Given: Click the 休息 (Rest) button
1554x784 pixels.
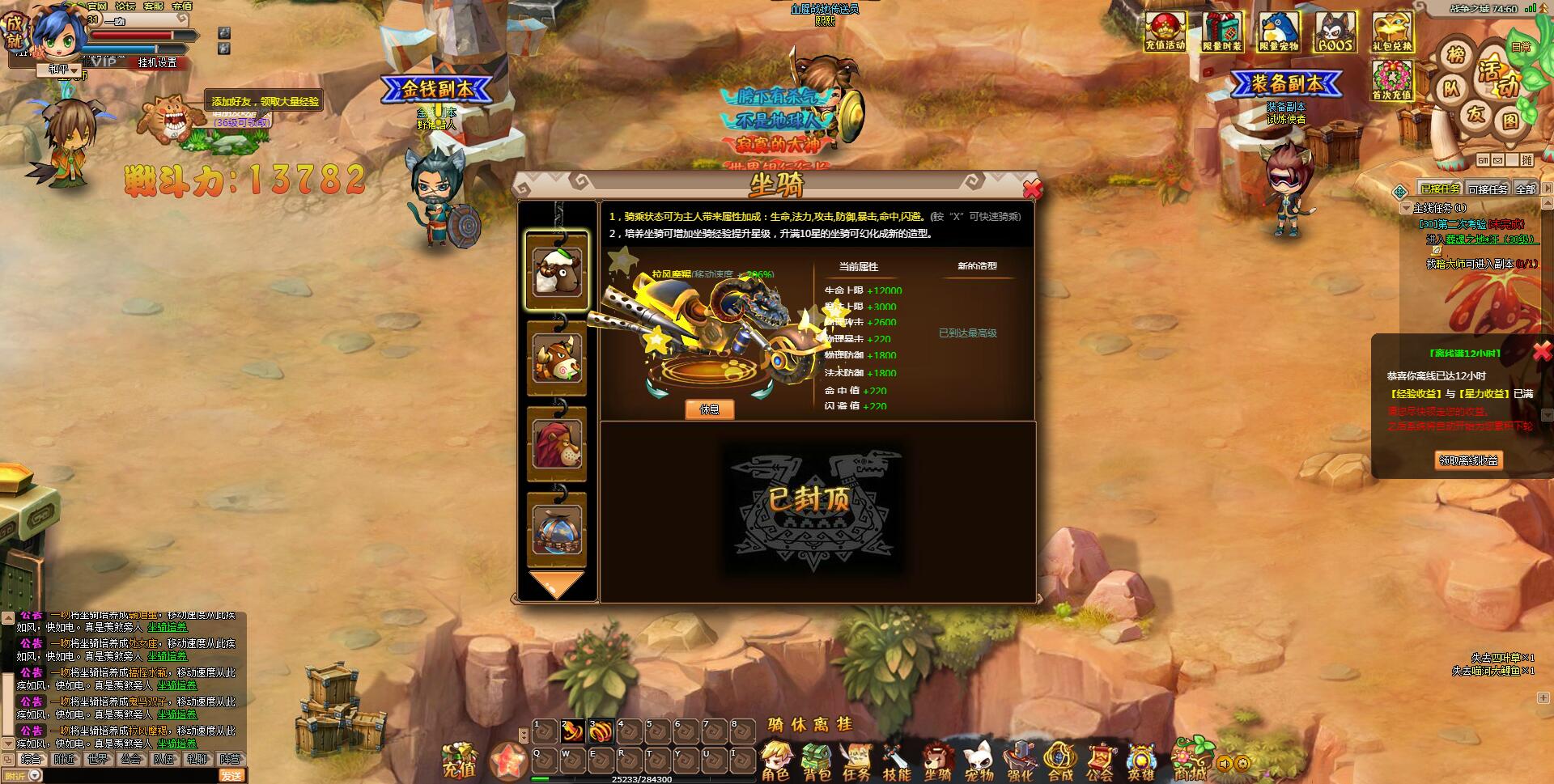Looking at the screenshot, I should [710, 410].
